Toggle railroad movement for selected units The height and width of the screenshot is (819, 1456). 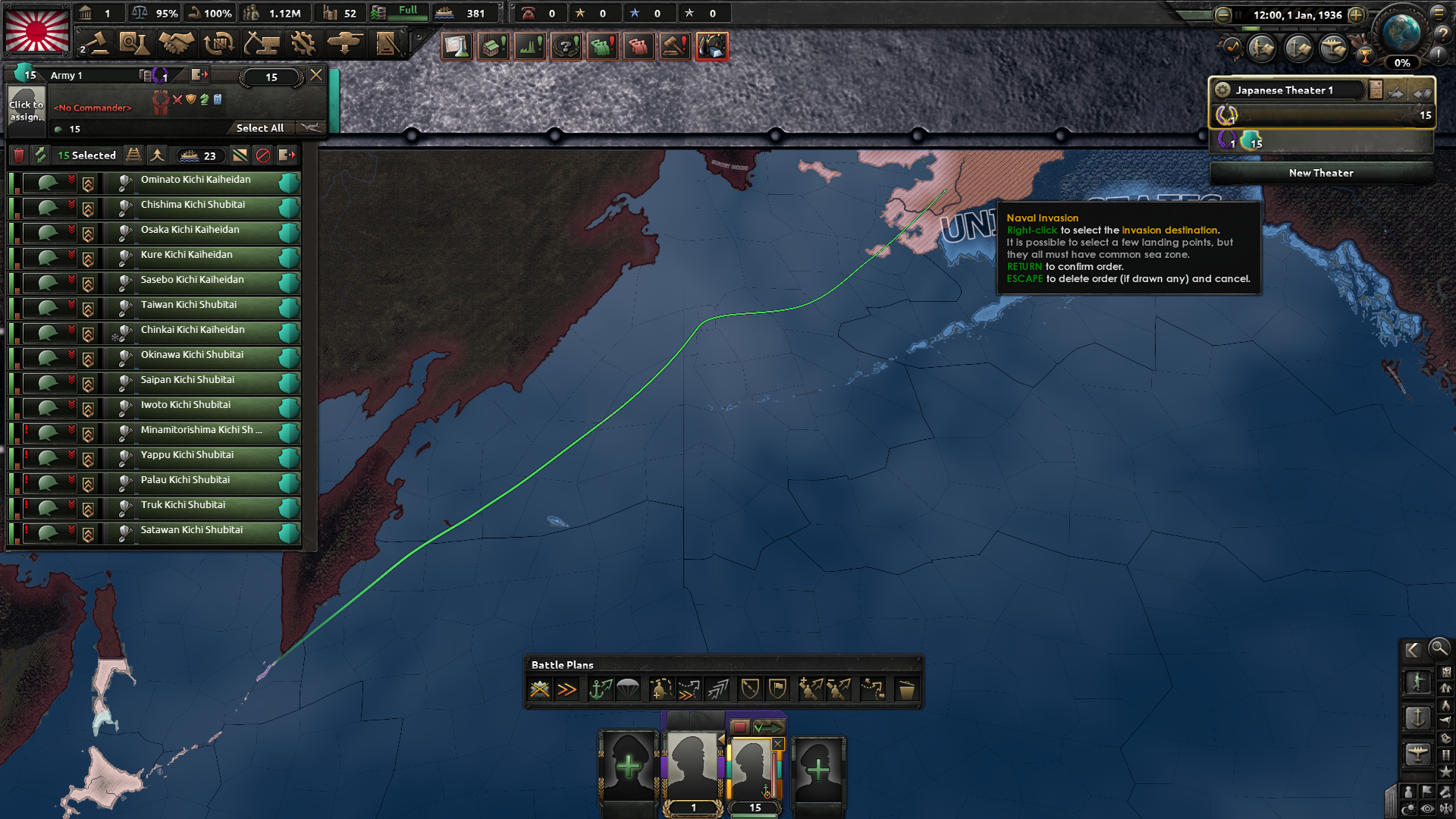tap(134, 156)
